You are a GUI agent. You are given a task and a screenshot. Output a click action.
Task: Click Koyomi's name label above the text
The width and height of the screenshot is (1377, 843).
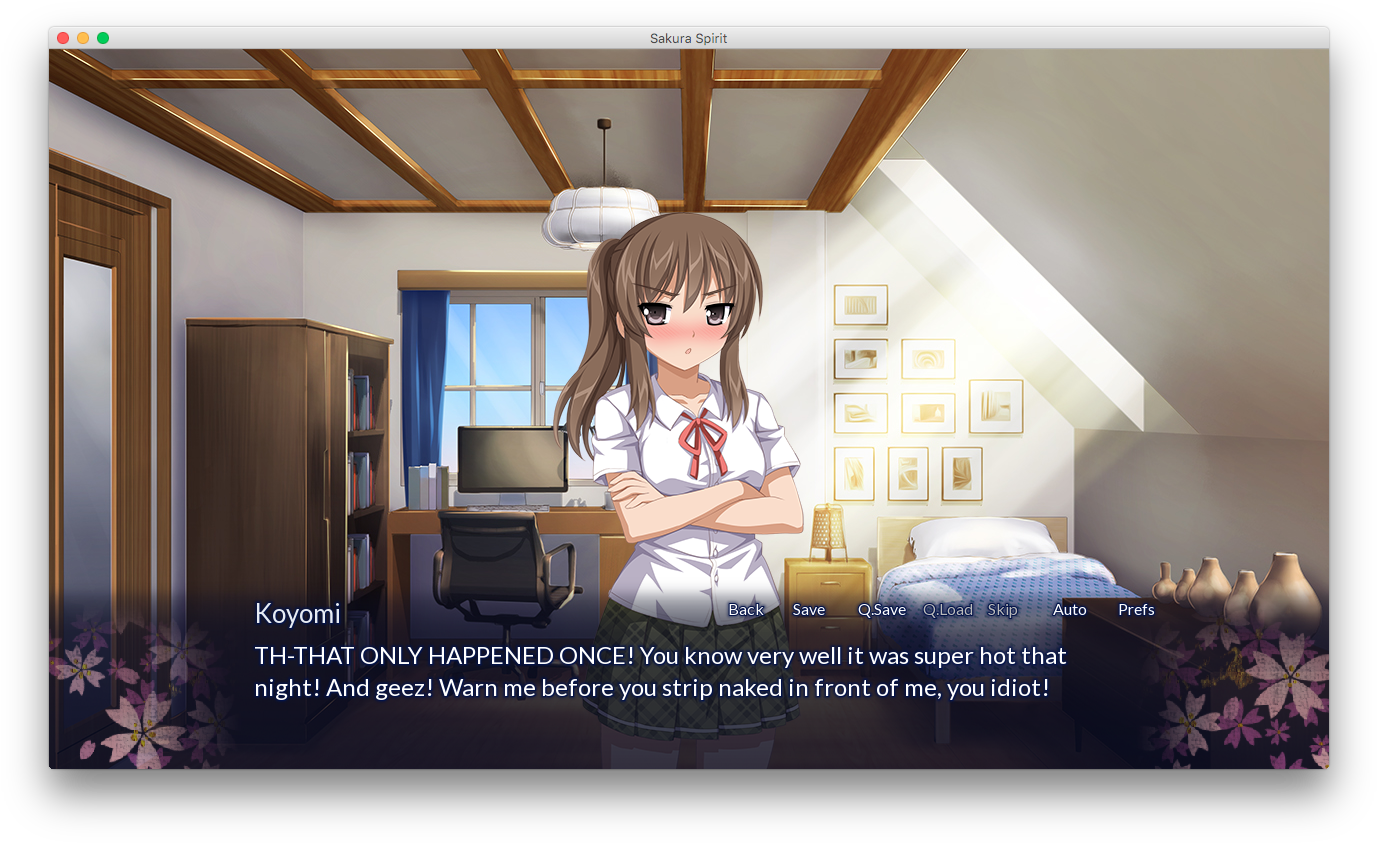click(297, 613)
